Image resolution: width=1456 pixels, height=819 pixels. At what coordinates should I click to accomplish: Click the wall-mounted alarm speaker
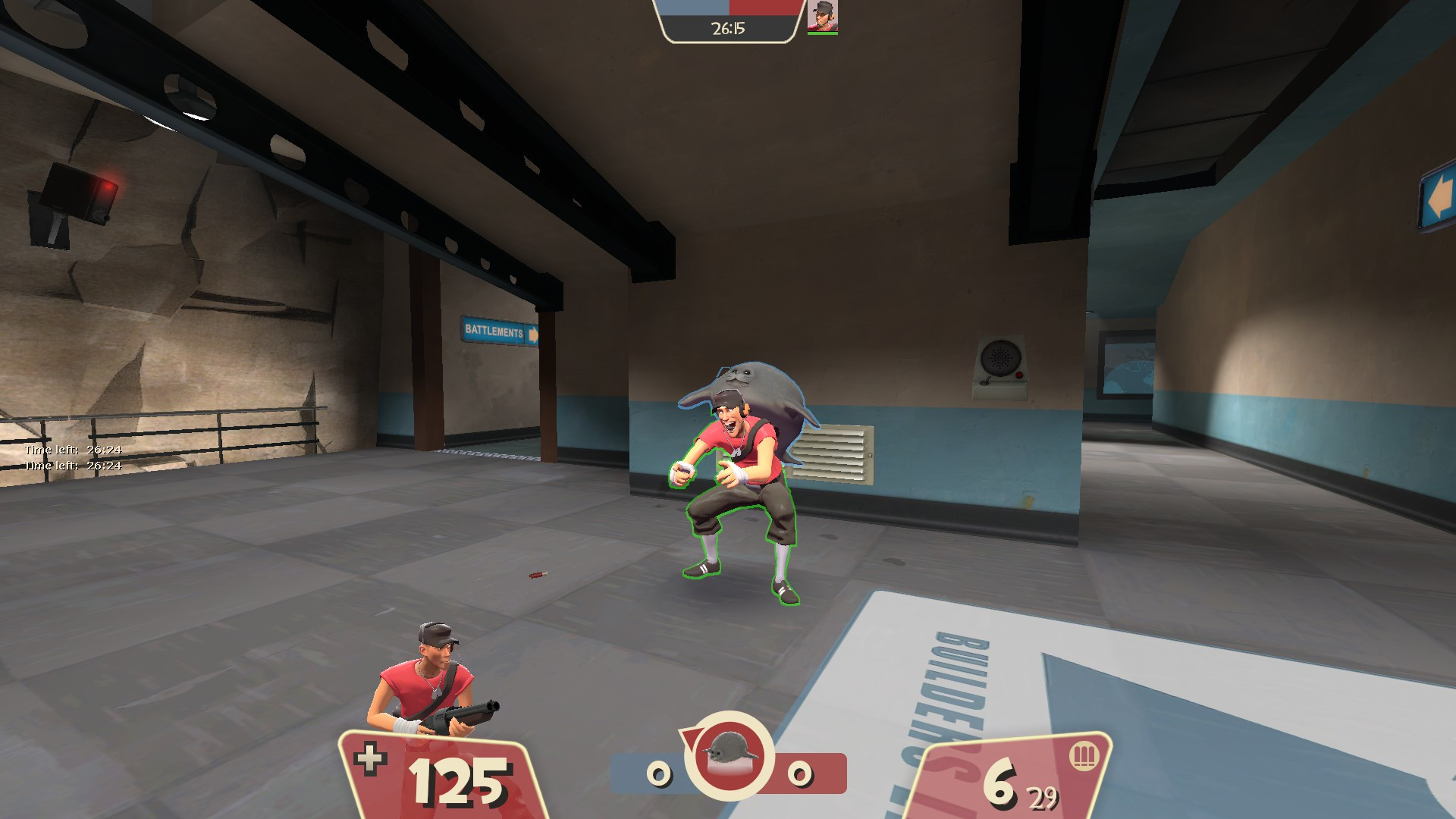(1001, 357)
